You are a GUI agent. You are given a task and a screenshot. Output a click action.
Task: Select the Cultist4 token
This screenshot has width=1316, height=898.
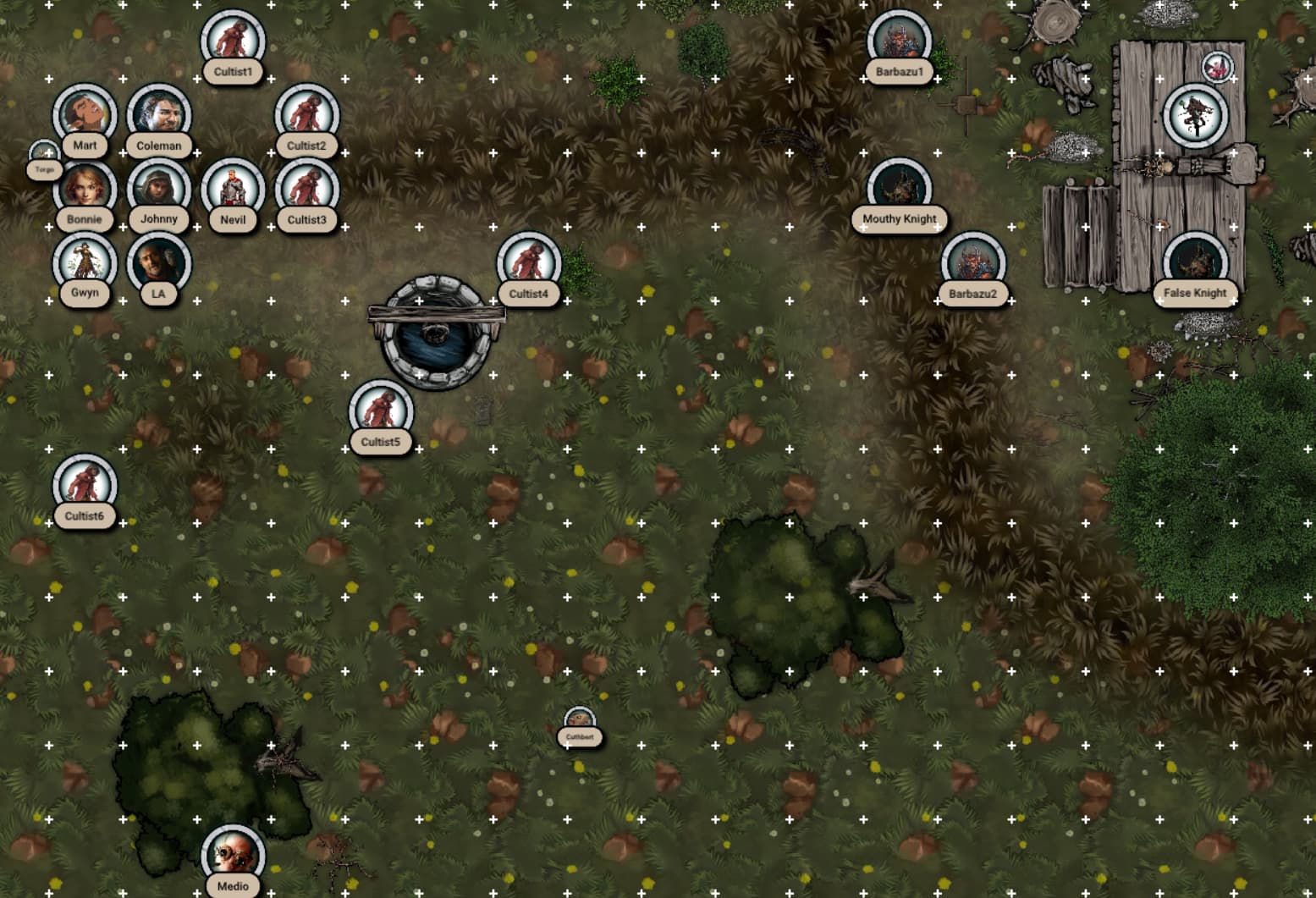click(529, 262)
